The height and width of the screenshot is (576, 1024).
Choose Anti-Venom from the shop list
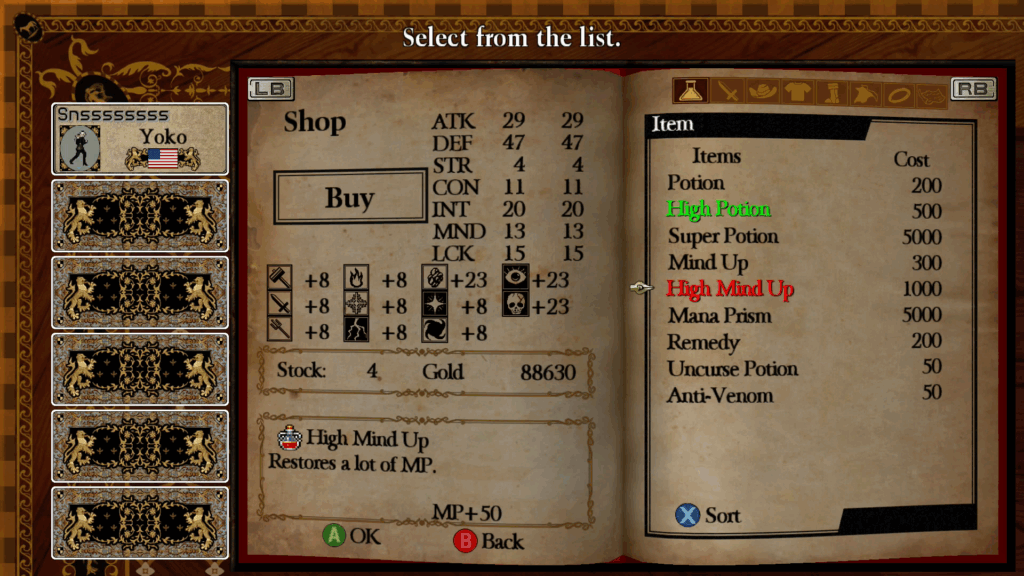tap(720, 395)
